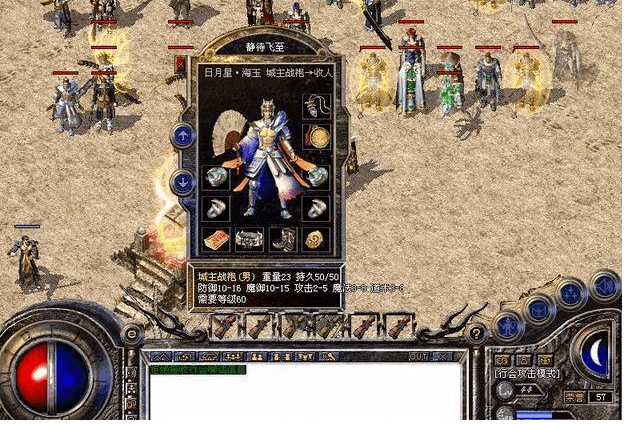
Task: Click the up arrow on the equipment panel
Action: pos(183,135)
